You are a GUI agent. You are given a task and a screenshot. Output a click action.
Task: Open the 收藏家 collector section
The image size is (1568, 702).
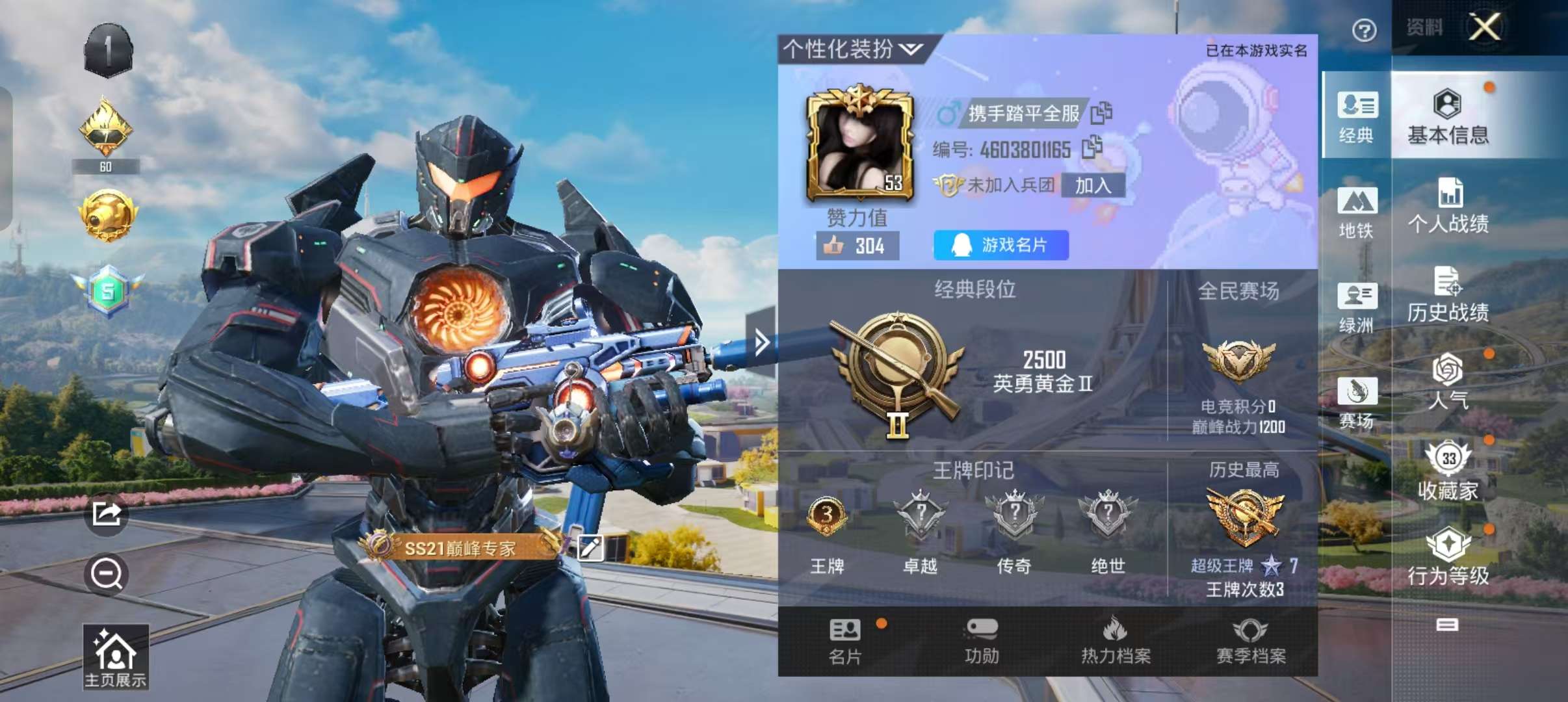click(1448, 471)
